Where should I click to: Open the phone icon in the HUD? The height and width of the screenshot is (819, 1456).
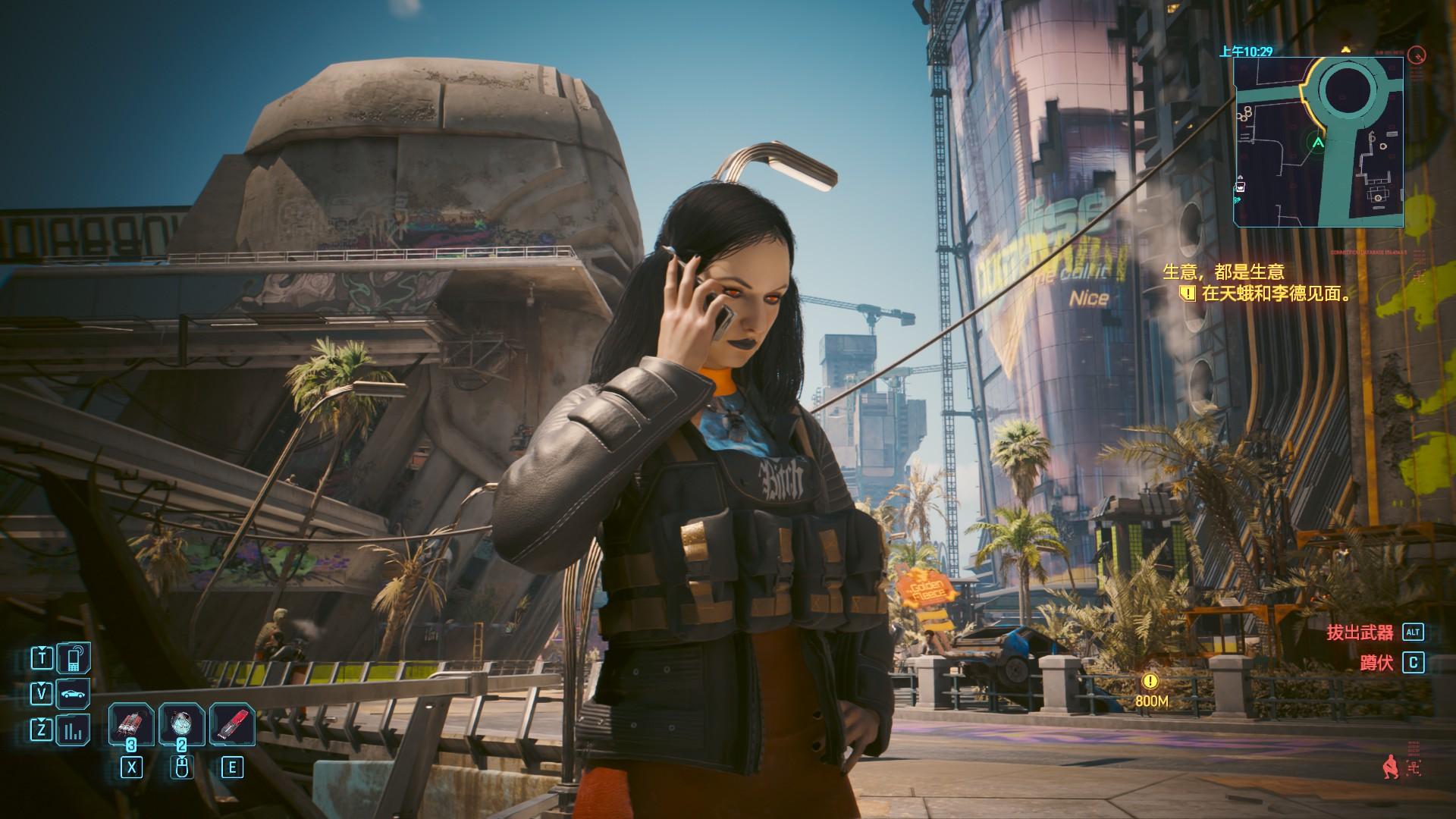pos(74,658)
